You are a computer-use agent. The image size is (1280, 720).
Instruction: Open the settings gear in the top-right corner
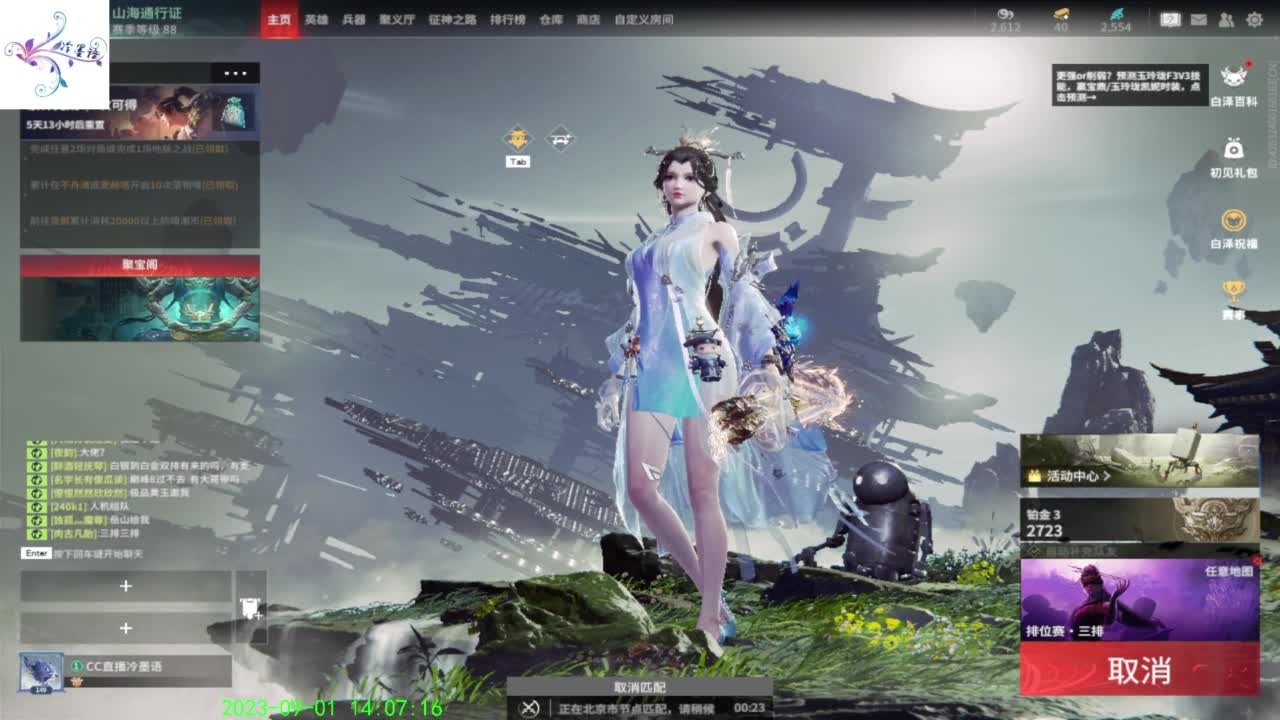(x=1255, y=18)
